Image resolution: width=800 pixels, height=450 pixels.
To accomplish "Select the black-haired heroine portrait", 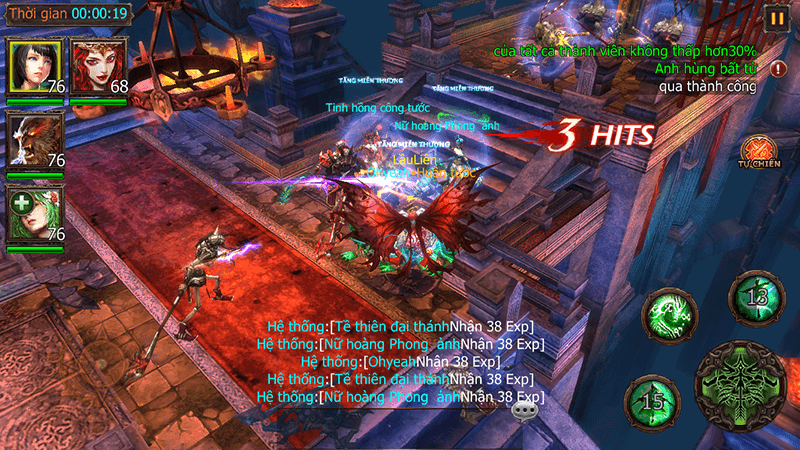I will pos(35,67).
